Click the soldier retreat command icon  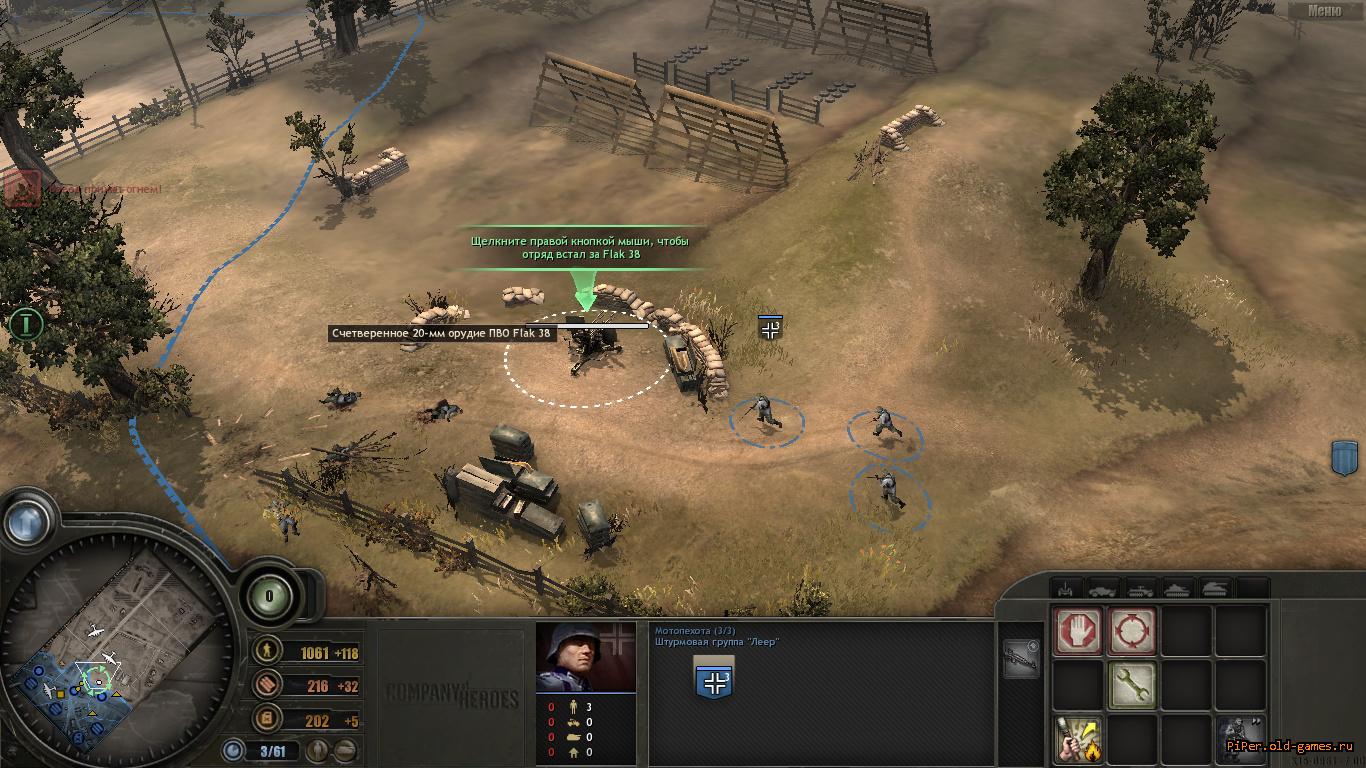pyautogui.click(x=1241, y=740)
